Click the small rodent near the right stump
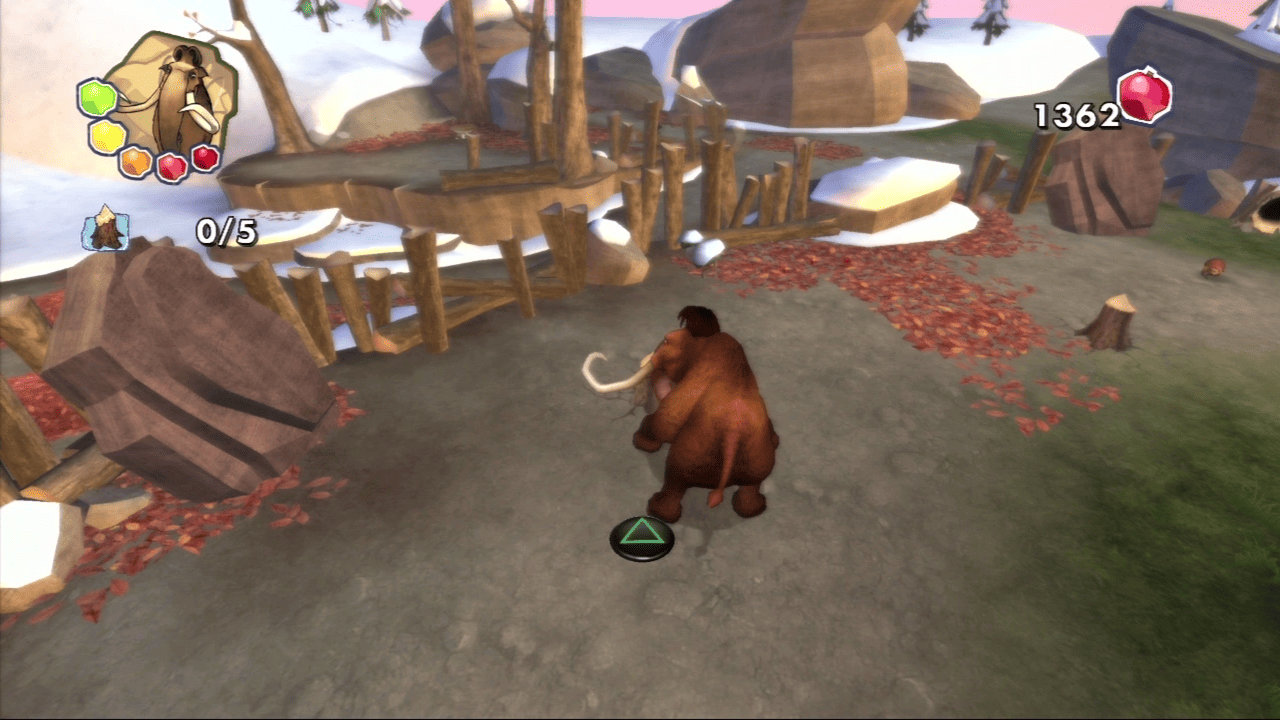The image size is (1280, 720). 1212,266
